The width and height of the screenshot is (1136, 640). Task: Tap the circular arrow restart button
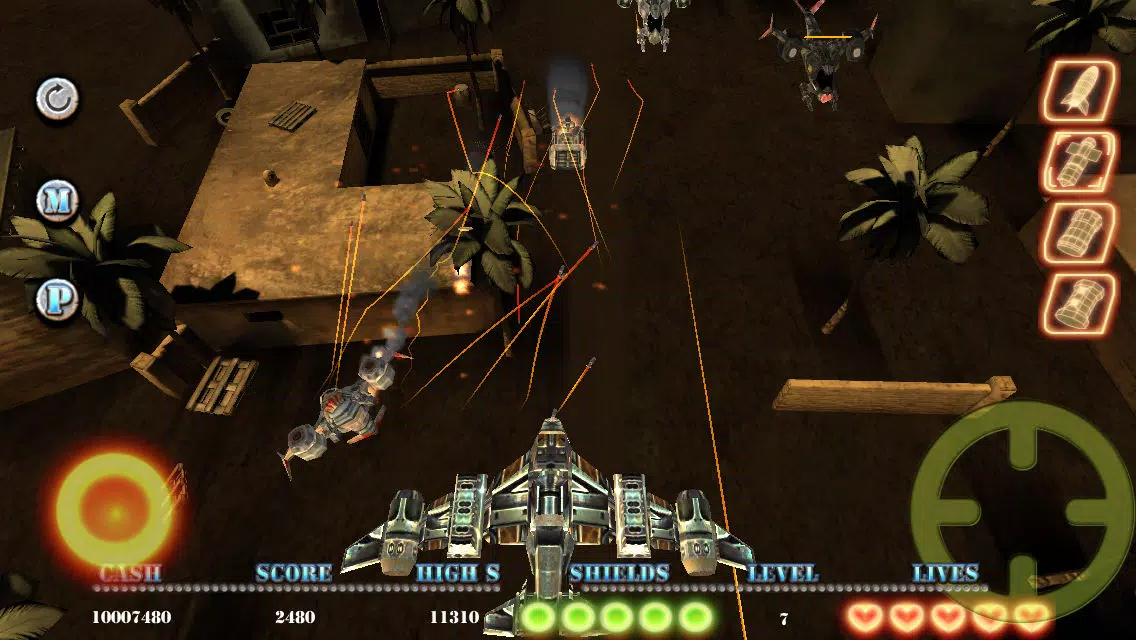[57, 99]
